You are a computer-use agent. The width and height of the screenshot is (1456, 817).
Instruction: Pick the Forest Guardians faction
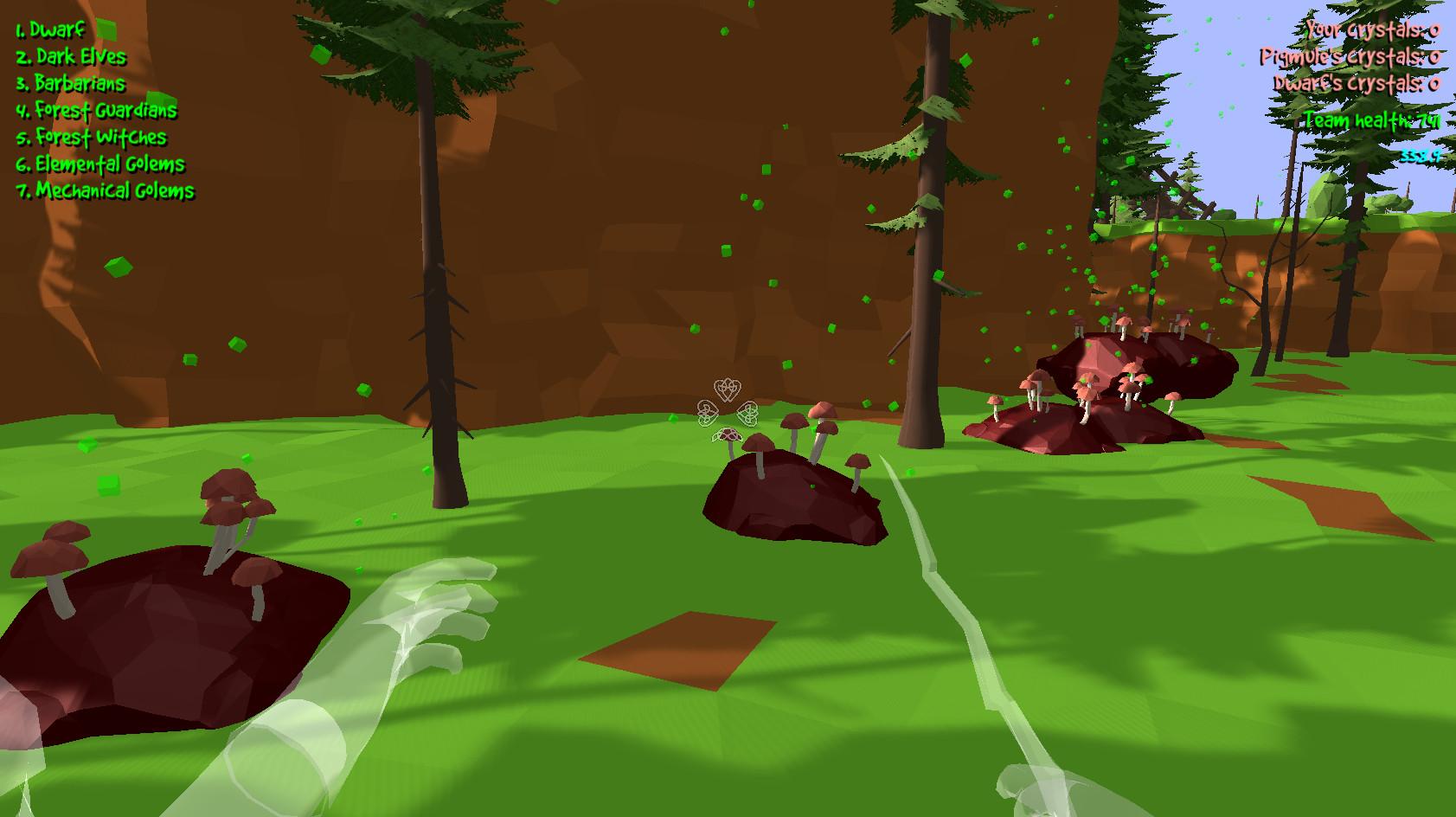(95, 111)
